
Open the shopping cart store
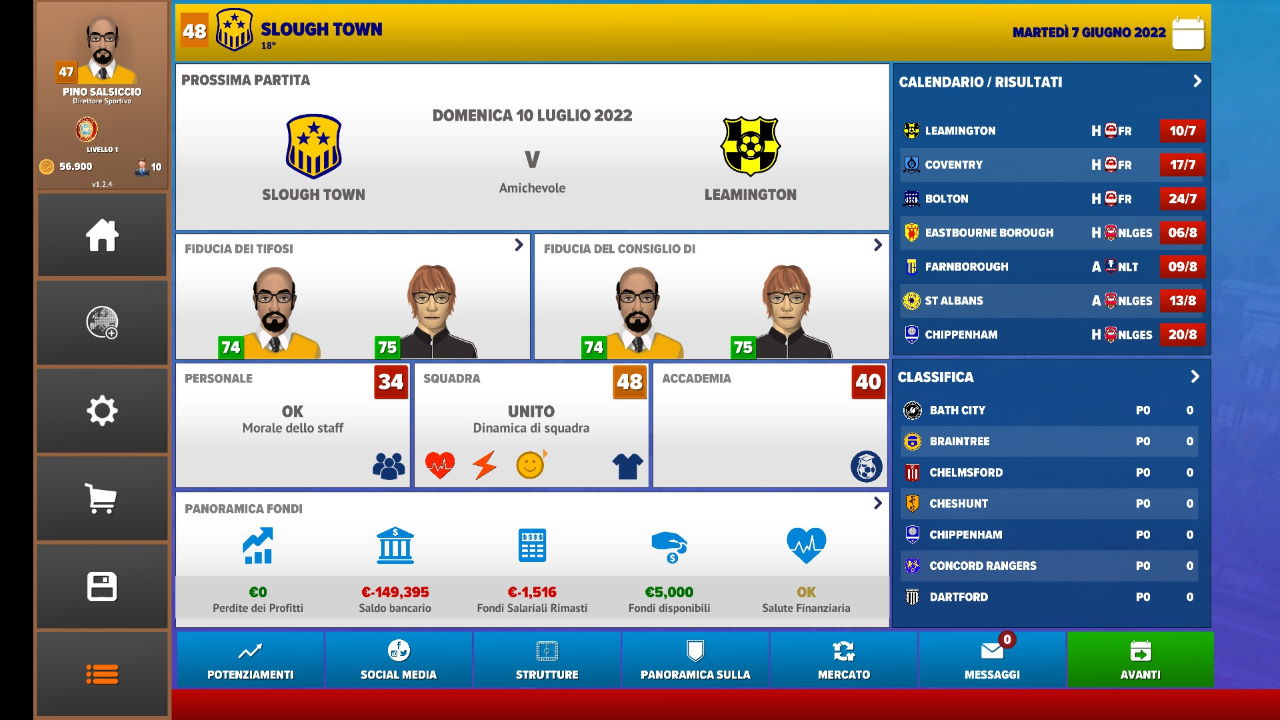click(102, 498)
